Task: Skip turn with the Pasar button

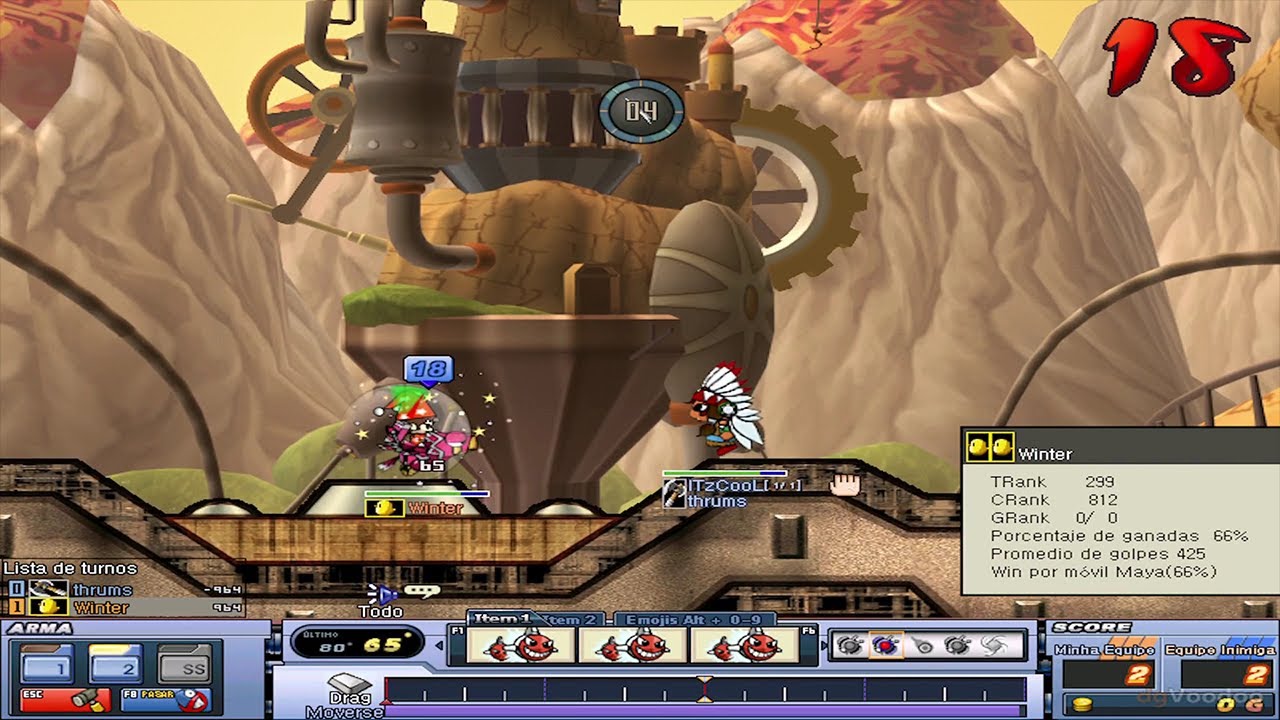Action: click(165, 699)
